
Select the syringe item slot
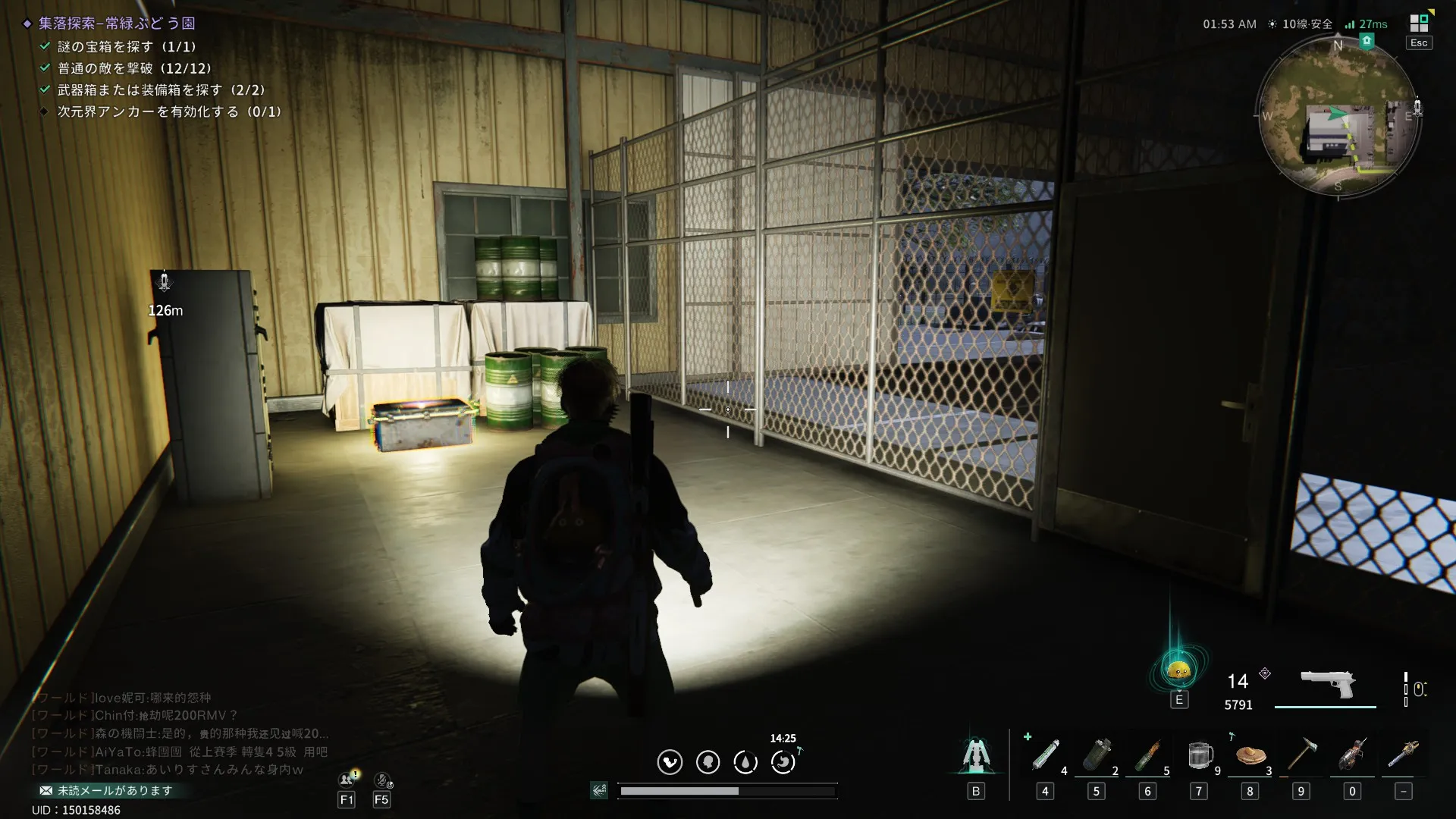(1045, 756)
